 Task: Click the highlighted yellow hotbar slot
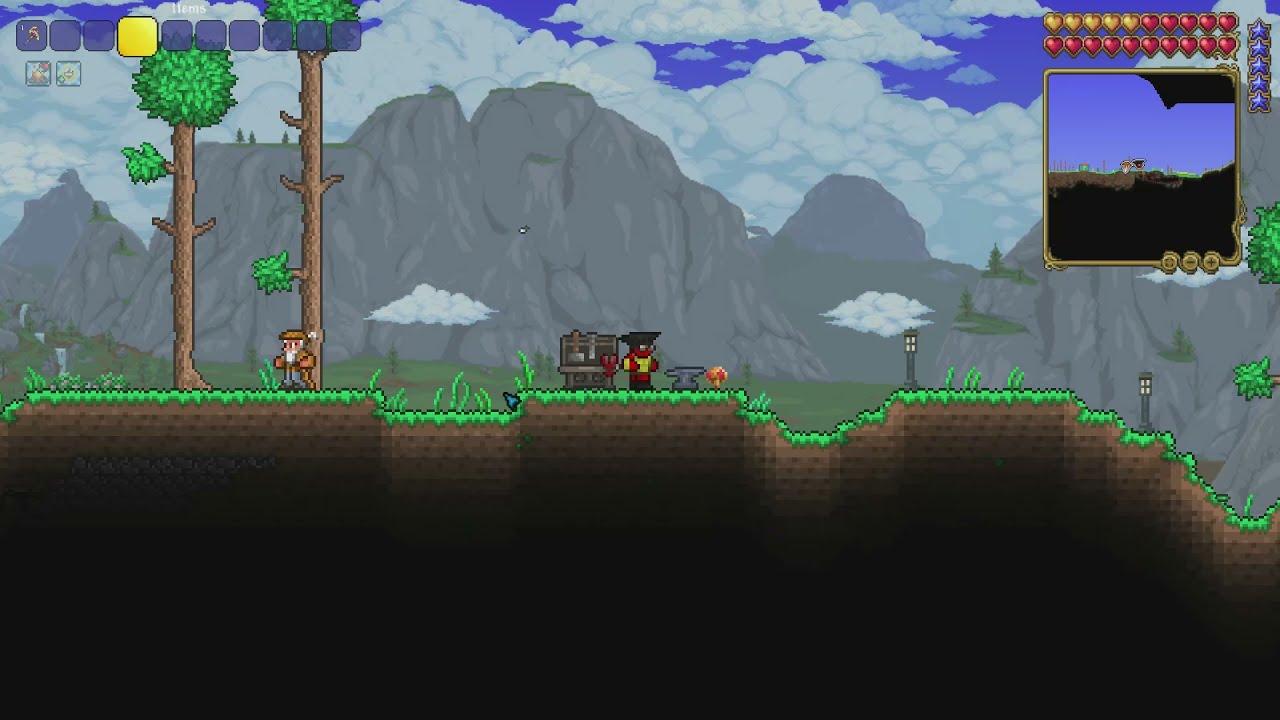[x=137, y=37]
